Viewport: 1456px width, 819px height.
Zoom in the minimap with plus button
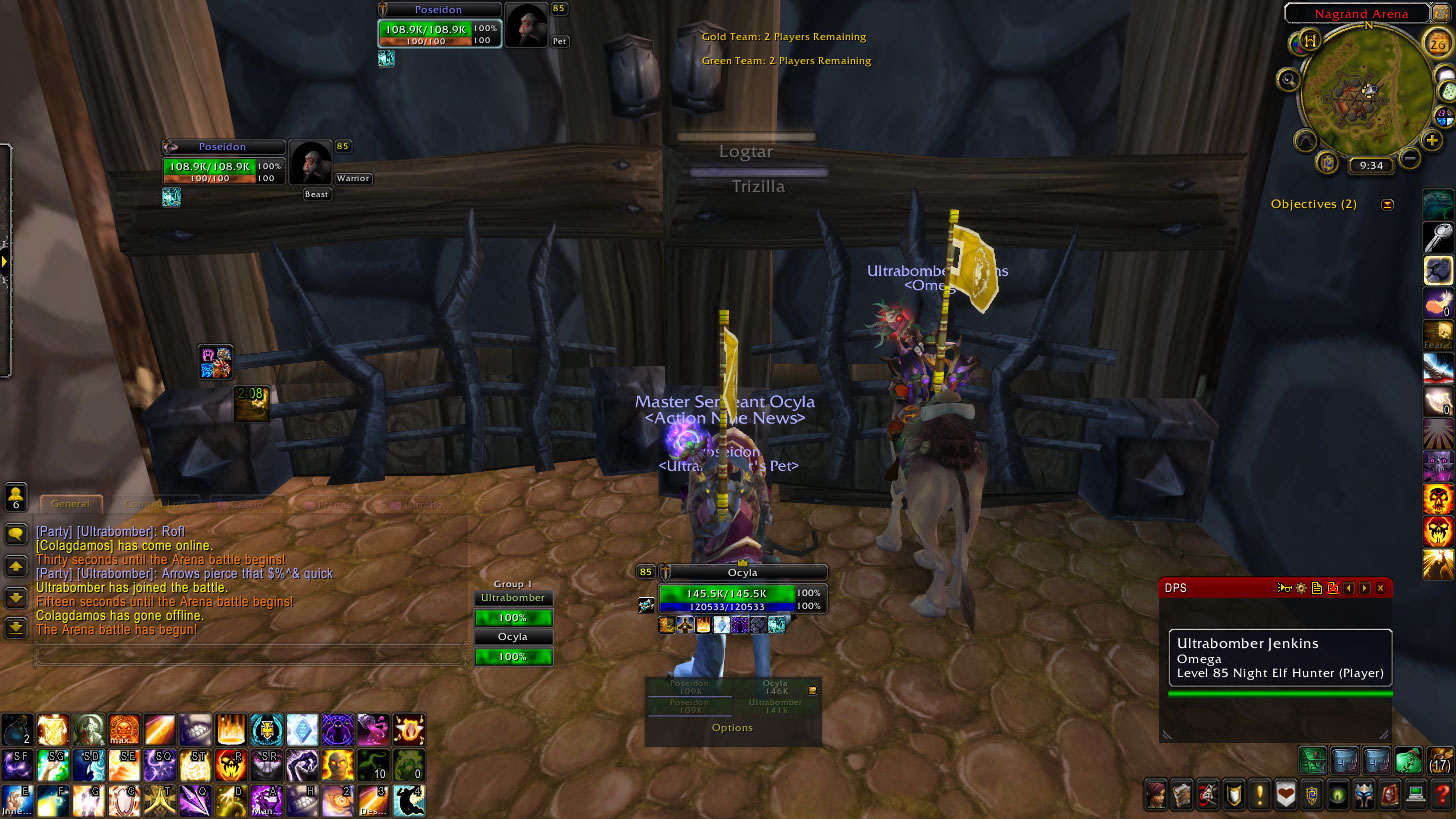(1432, 140)
